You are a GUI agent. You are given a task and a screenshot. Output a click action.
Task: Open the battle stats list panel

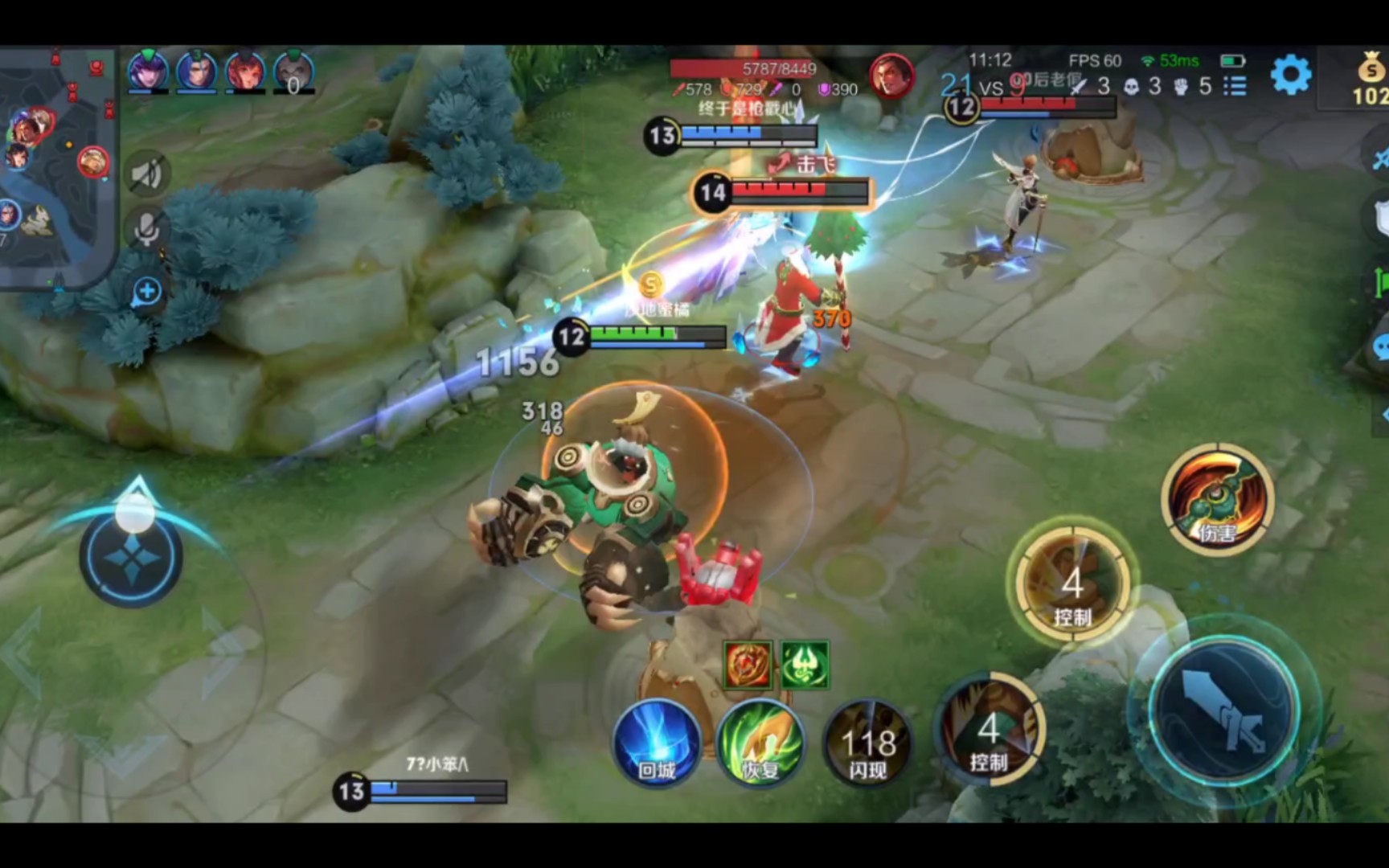(x=1235, y=88)
